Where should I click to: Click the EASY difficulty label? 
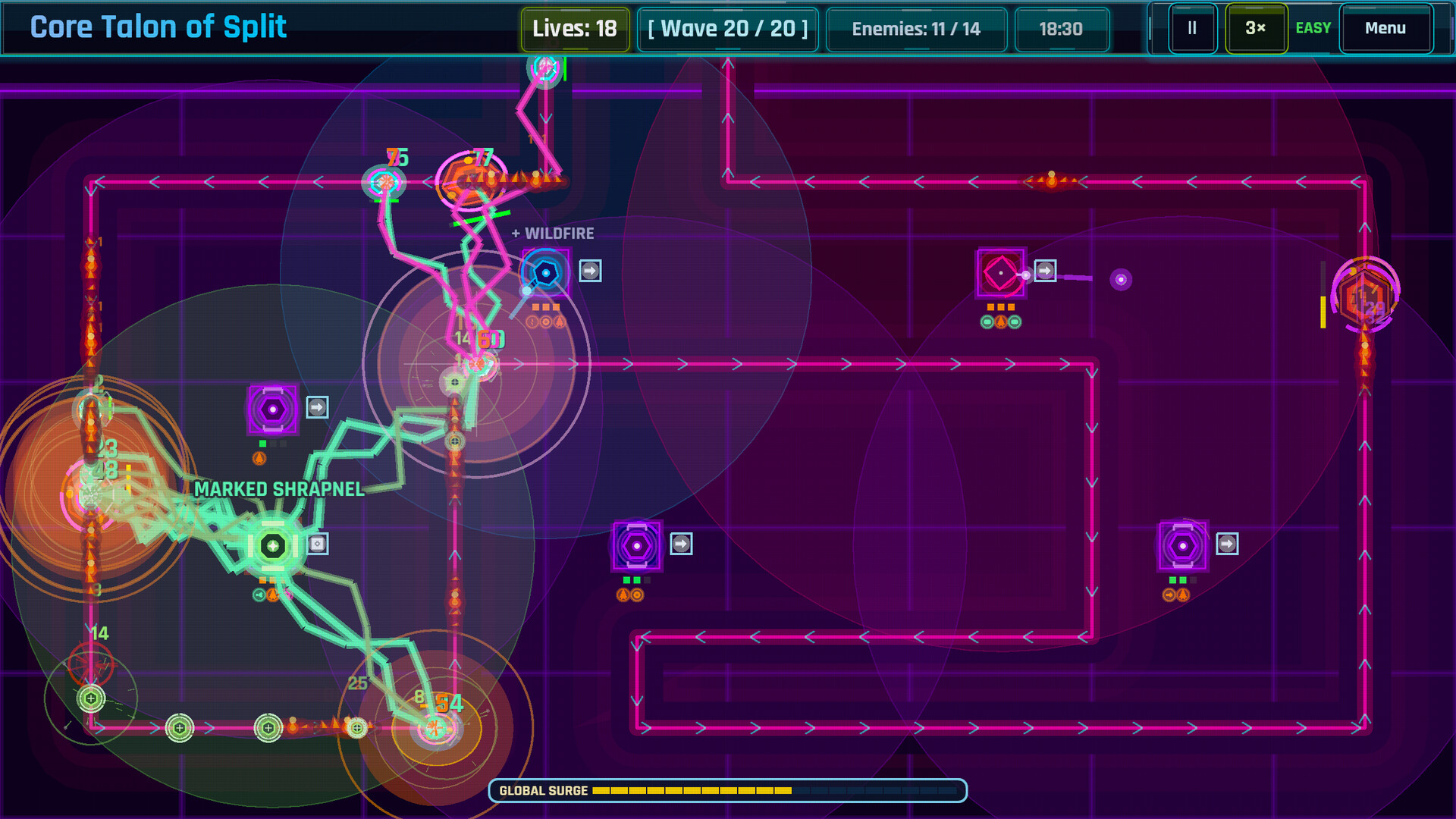1313,29
